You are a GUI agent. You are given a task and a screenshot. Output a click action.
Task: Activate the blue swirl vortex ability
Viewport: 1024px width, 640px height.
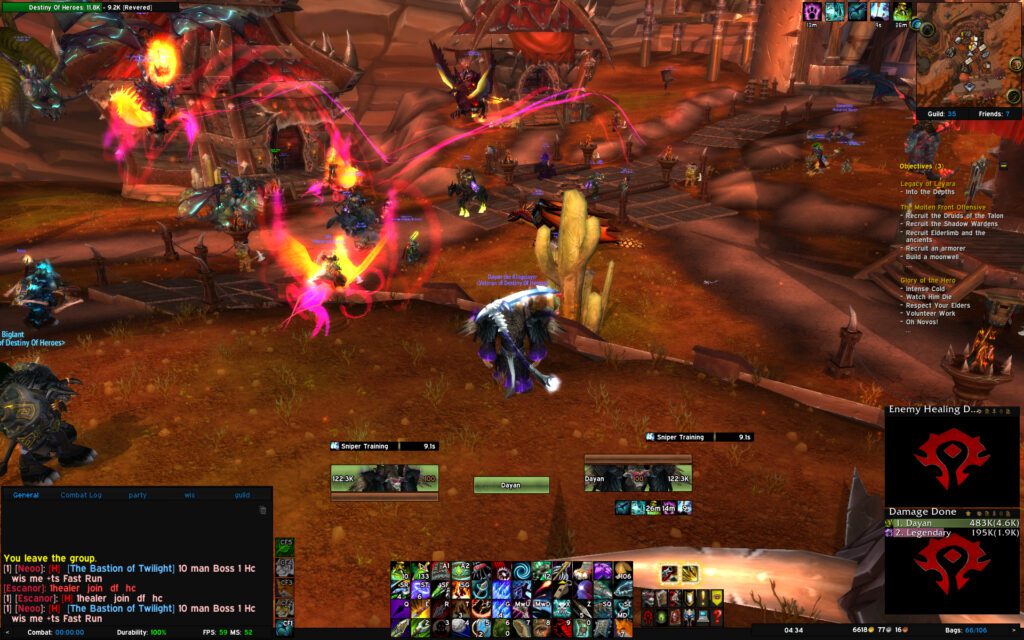(x=521, y=570)
